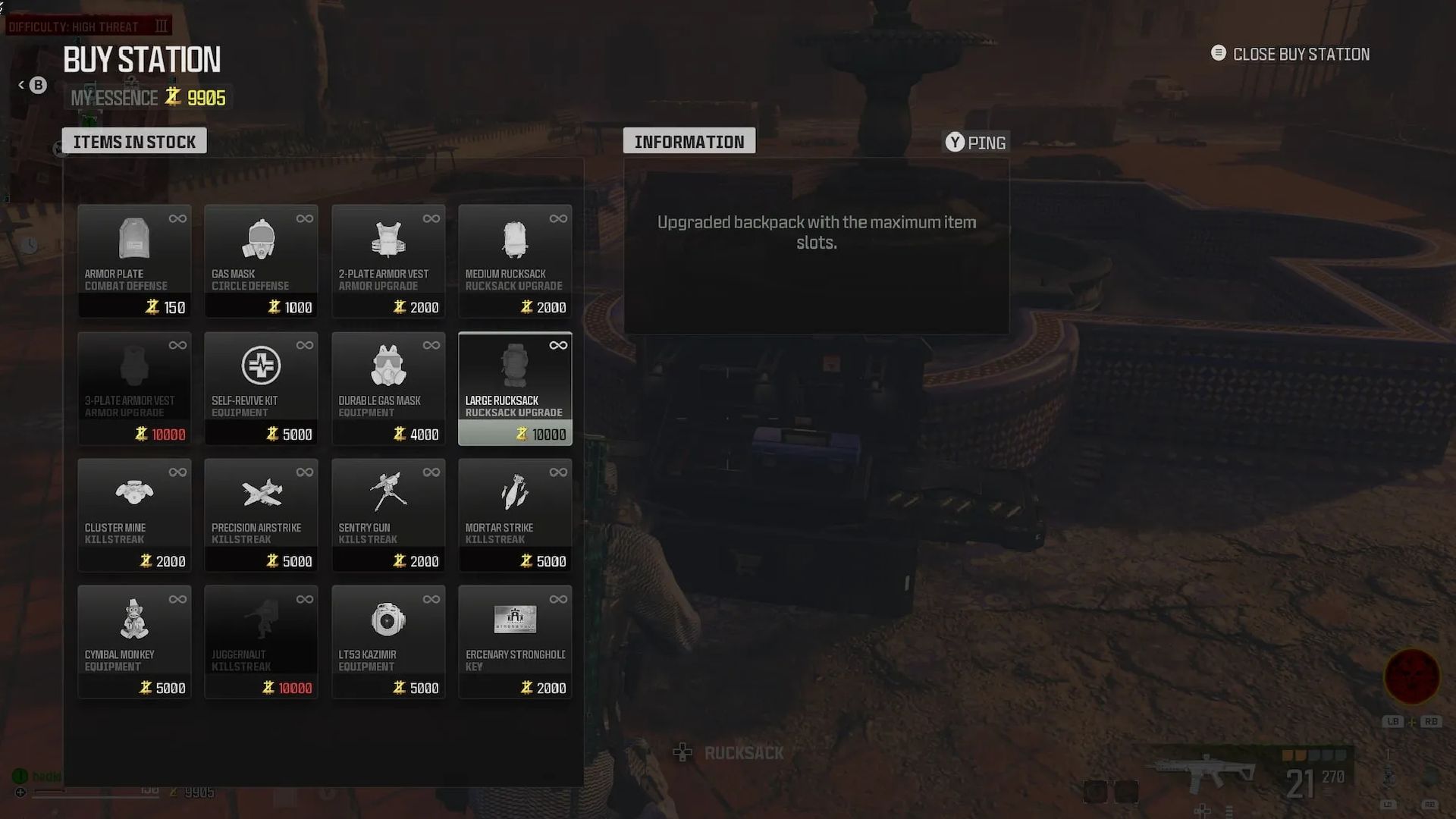
Task: Select the Mortar Strike killstreak
Action: pos(515,516)
